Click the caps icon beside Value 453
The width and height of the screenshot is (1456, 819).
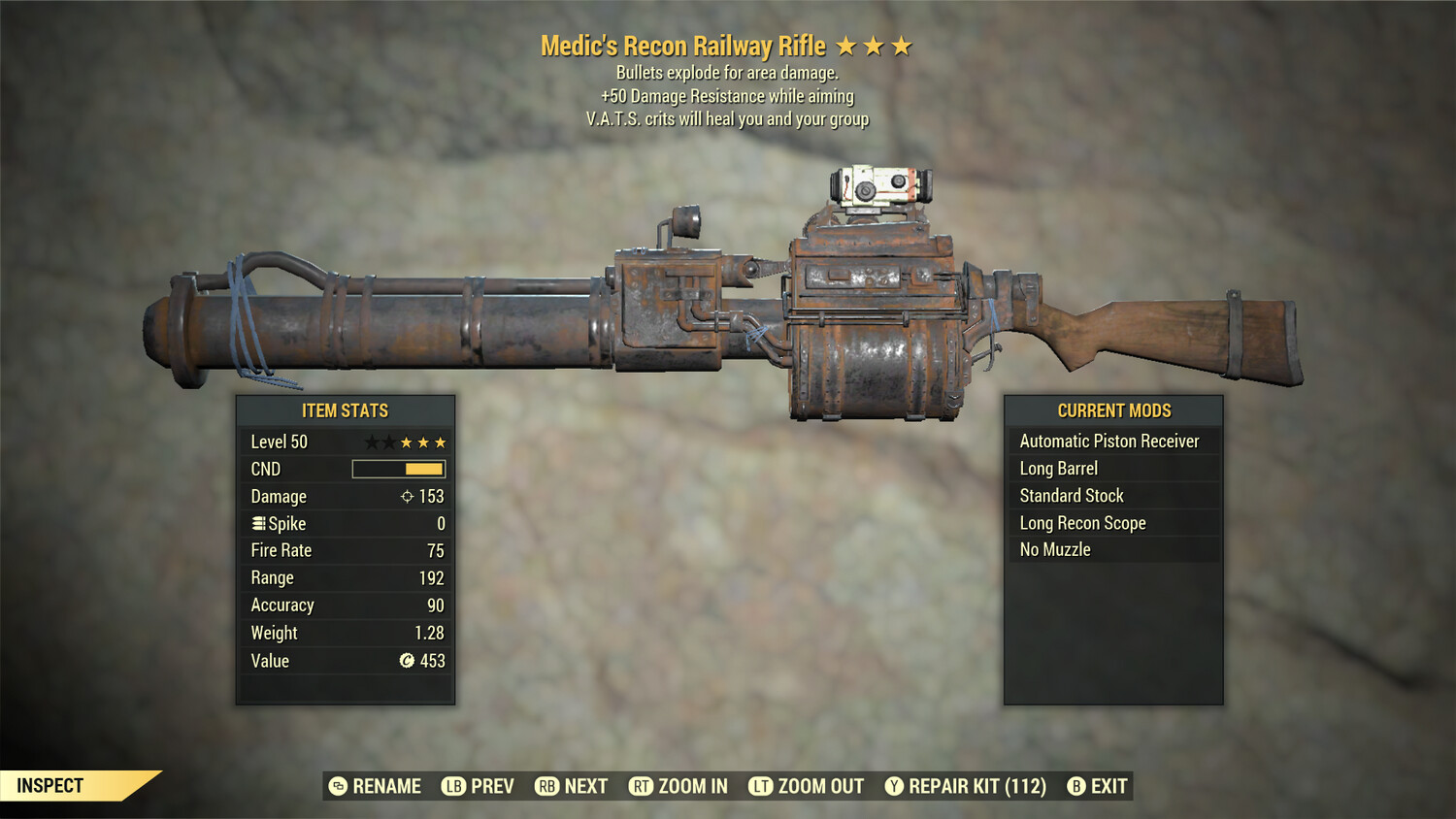[408, 661]
